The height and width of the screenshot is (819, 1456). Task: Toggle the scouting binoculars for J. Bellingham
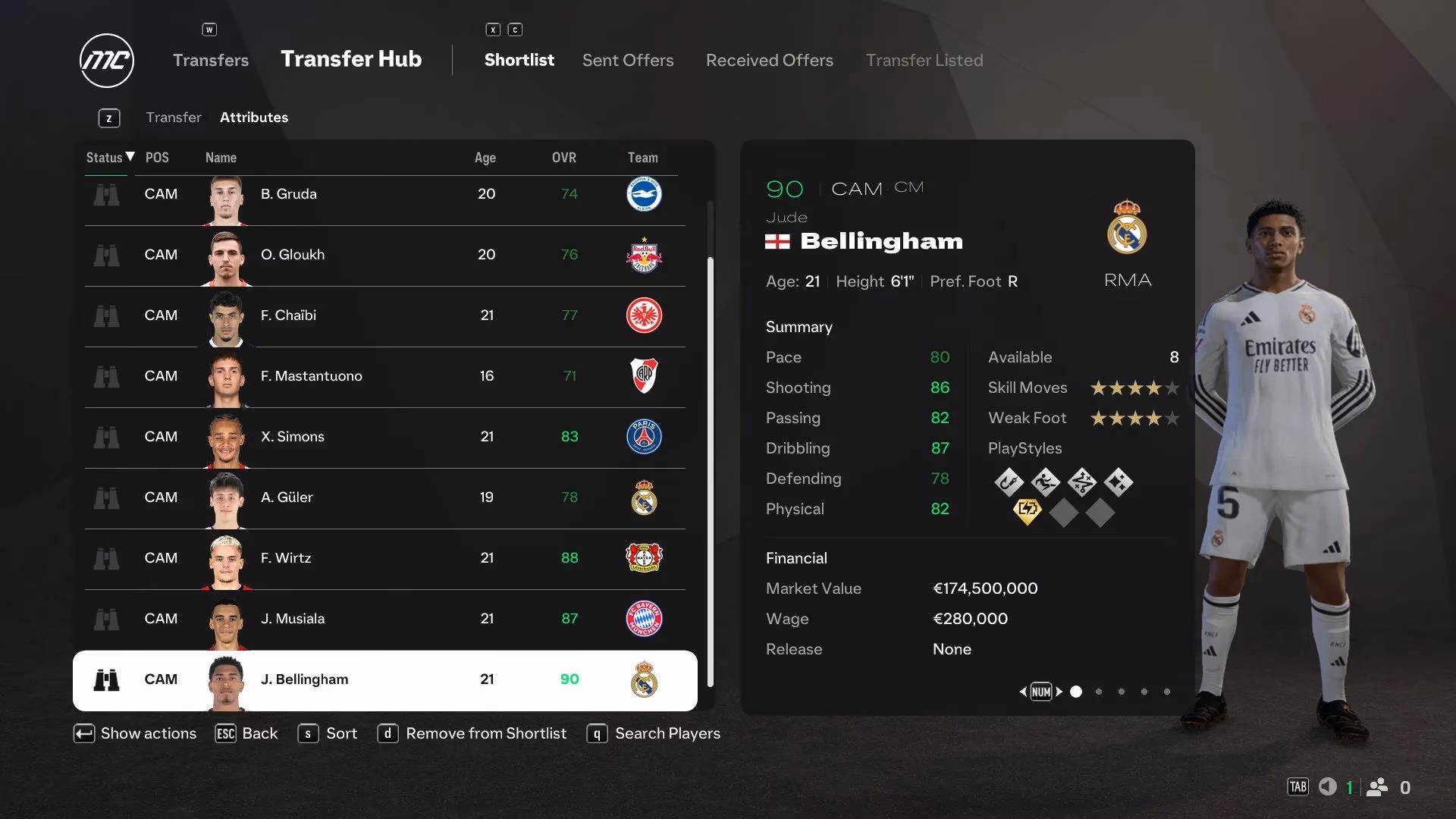tap(107, 679)
